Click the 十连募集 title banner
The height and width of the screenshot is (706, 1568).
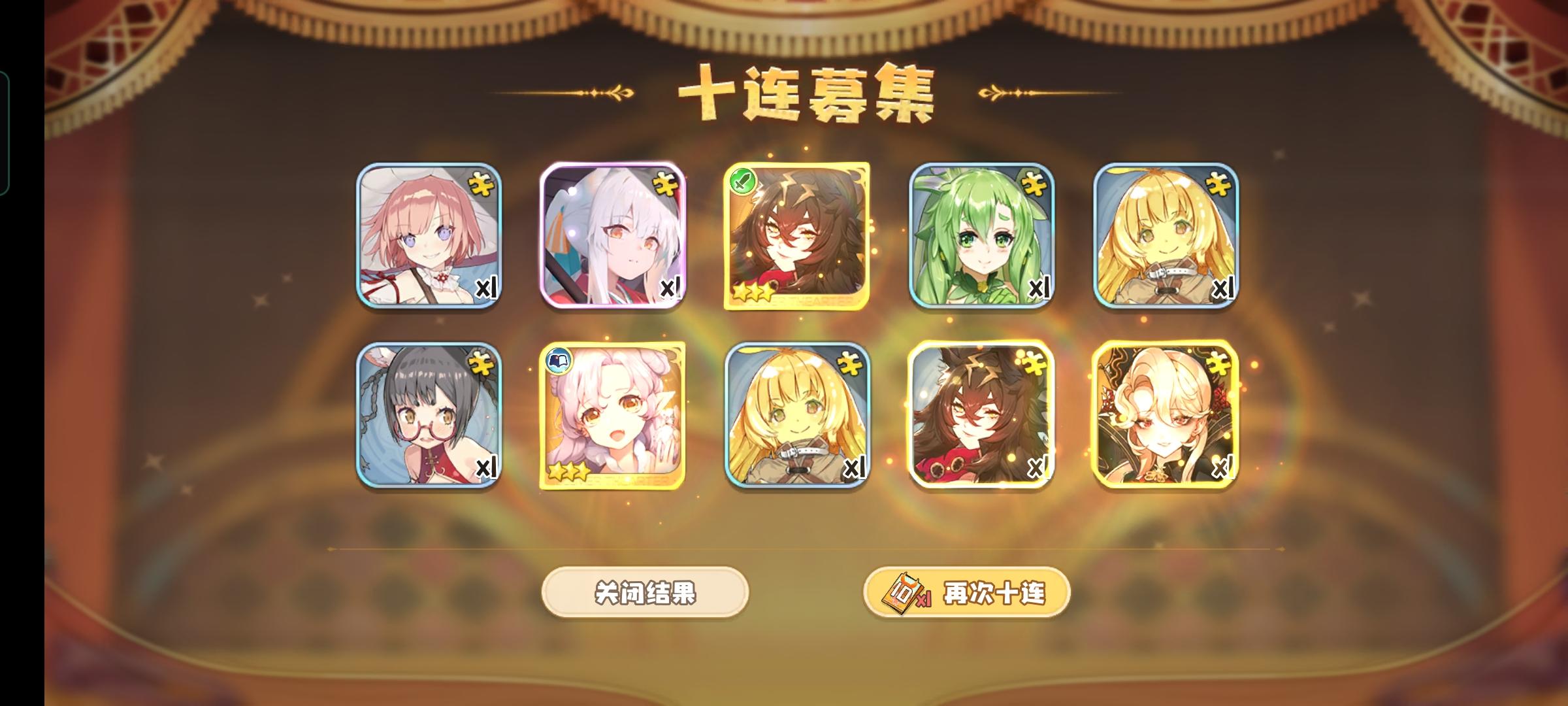(x=804, y=92)
